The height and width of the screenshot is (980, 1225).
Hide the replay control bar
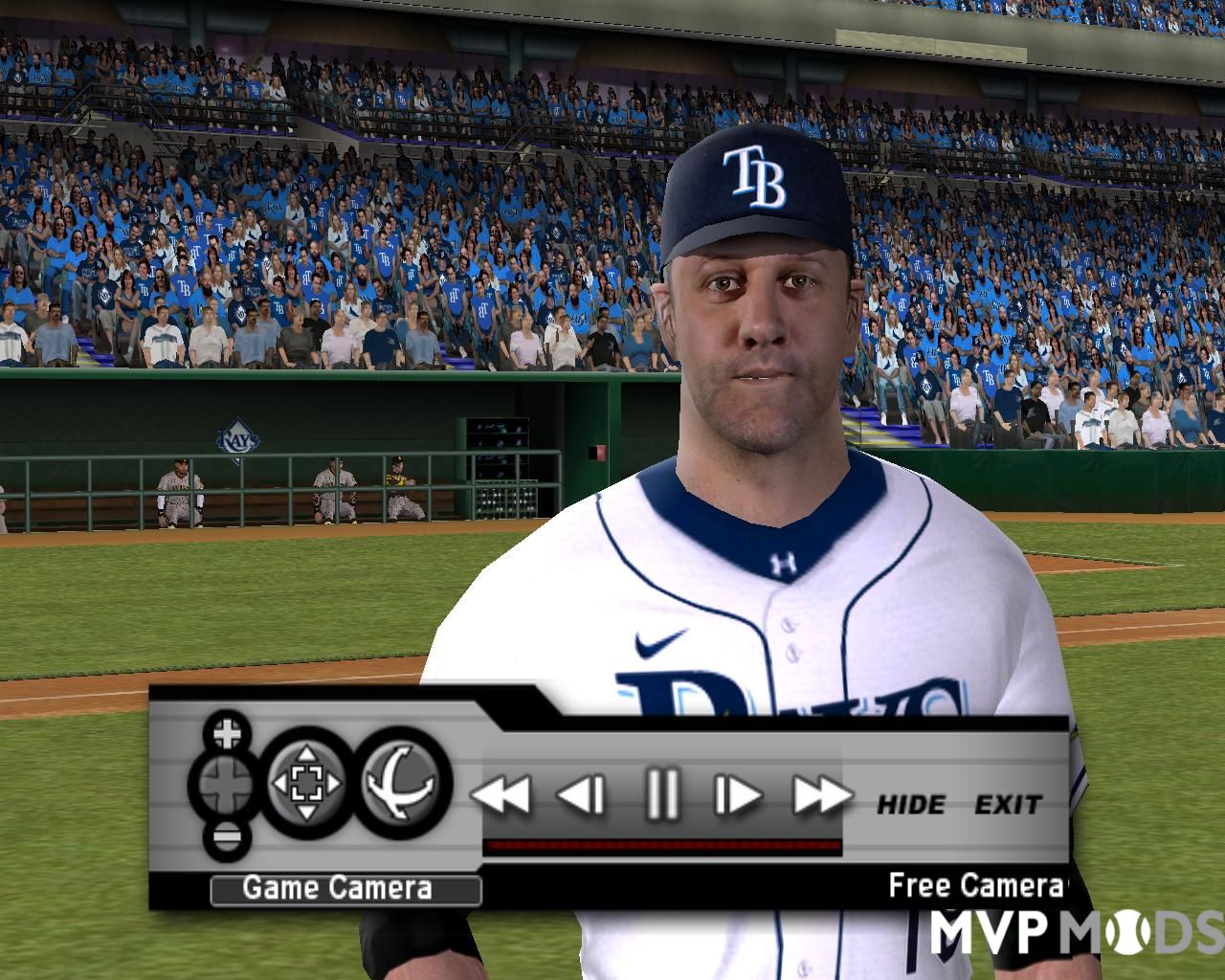[909, 805]
